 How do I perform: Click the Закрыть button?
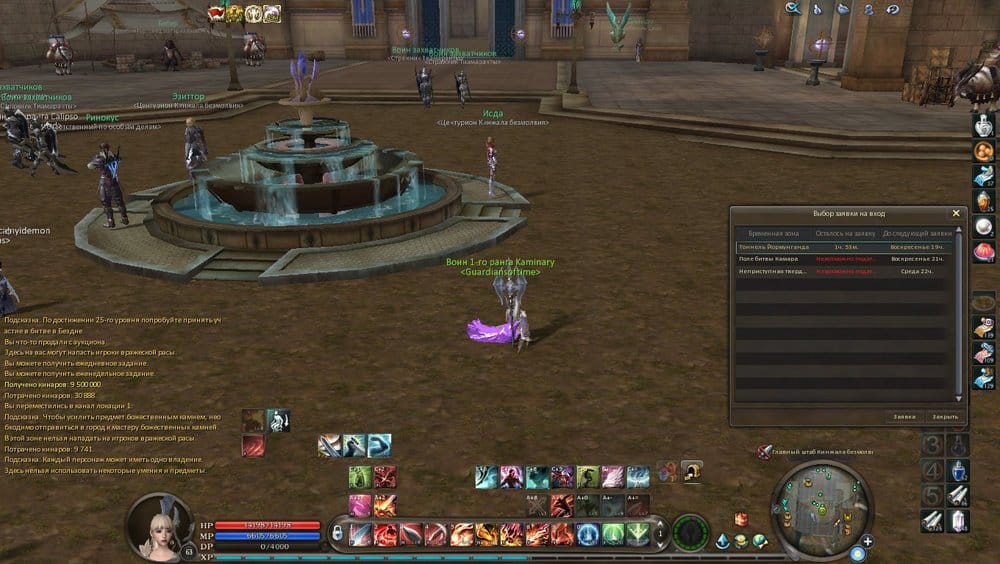point(944,416)
